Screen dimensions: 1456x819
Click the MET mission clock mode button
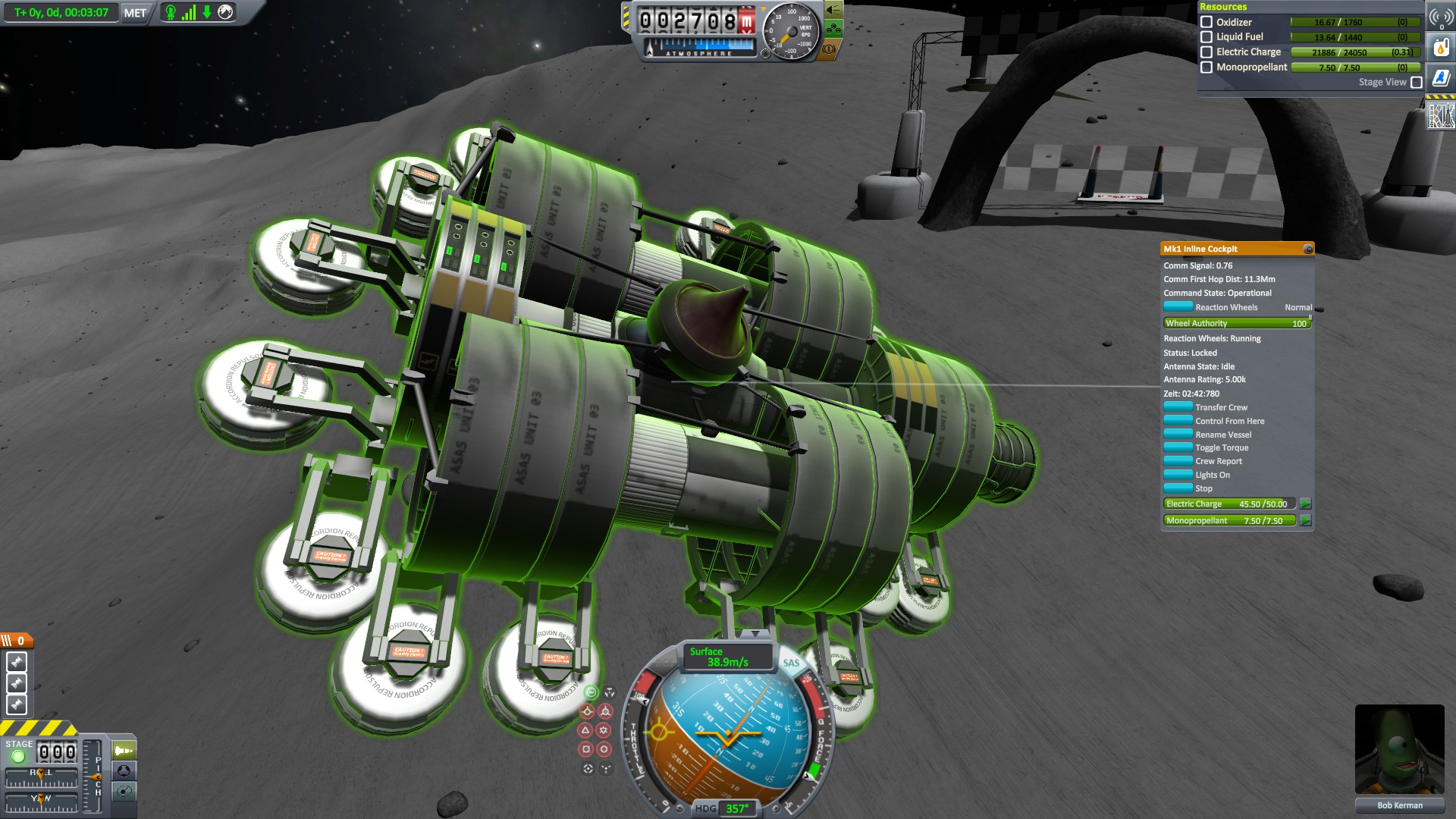[135, 13]
